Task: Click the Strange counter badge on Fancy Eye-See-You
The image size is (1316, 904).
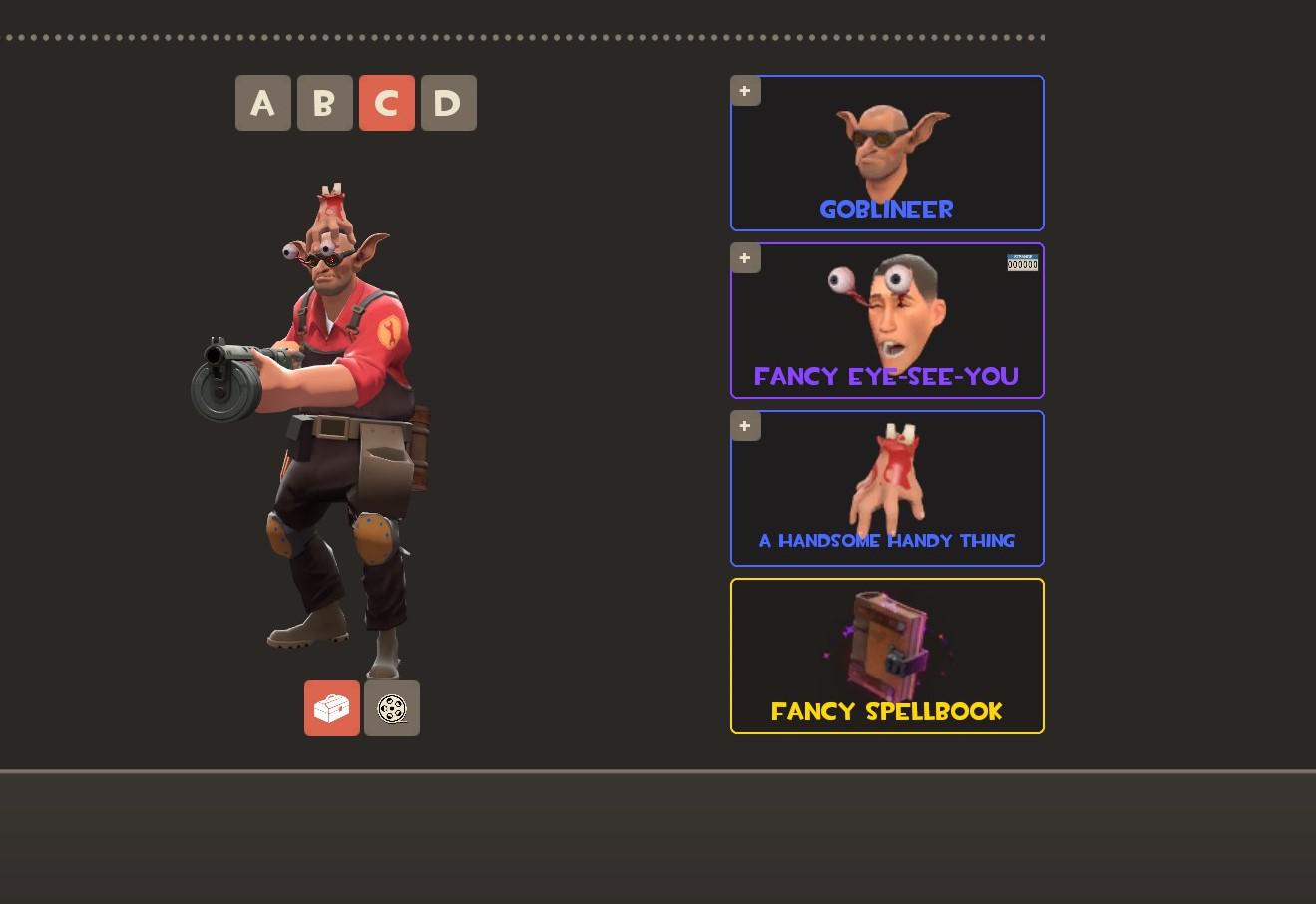Action: (x=1022, y=262)
